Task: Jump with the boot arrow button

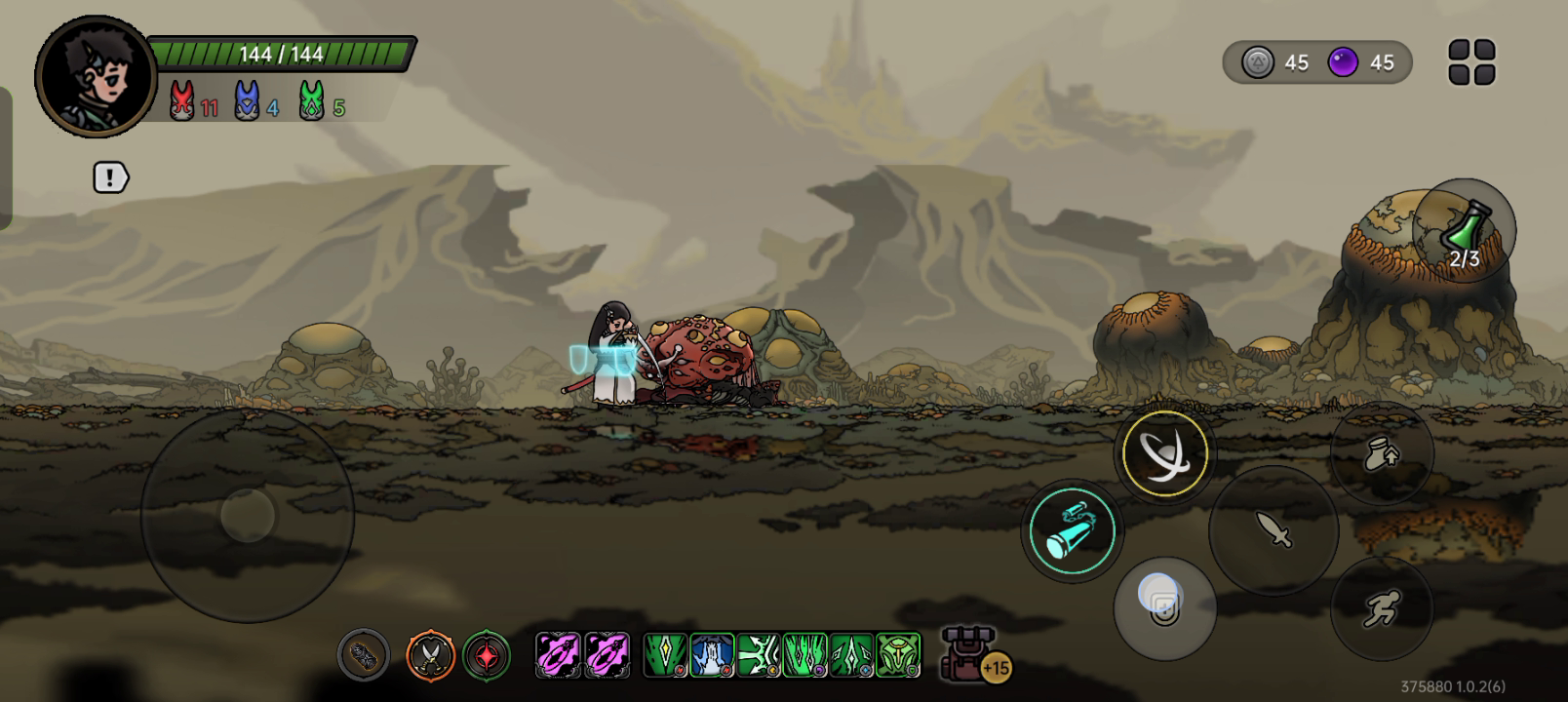Action: coord(1381,453)
